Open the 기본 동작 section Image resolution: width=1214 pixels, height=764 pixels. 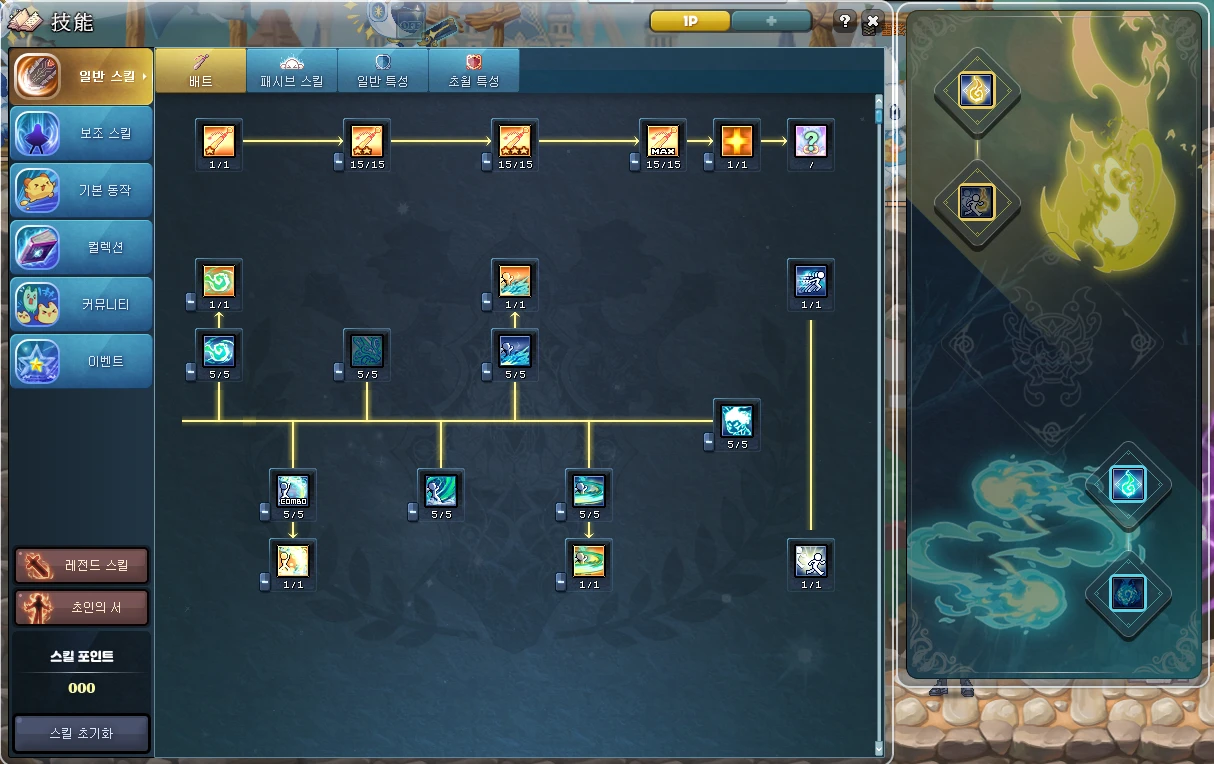pyautogui.click(x=82, y=190)
